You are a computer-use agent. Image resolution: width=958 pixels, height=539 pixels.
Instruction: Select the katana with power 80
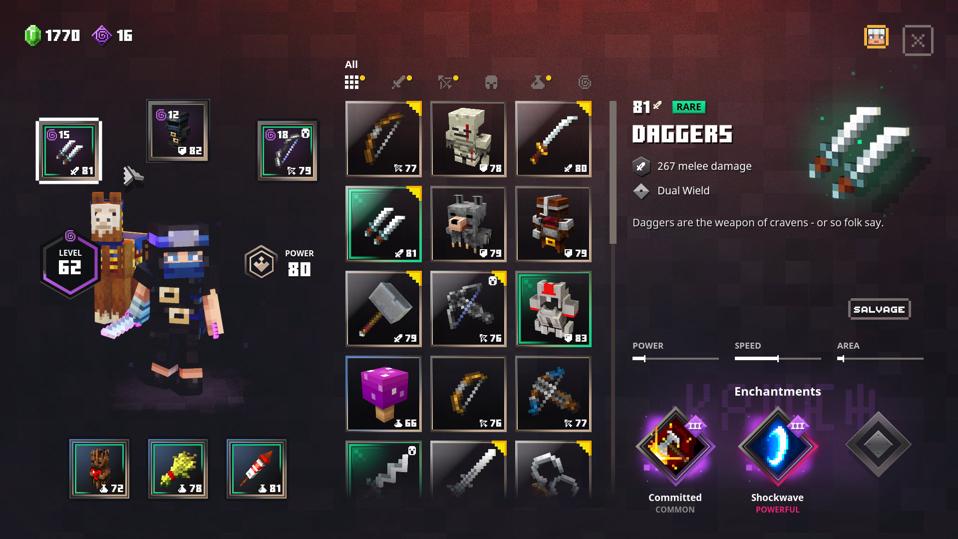pyautogui.click(x=553, y=138)
